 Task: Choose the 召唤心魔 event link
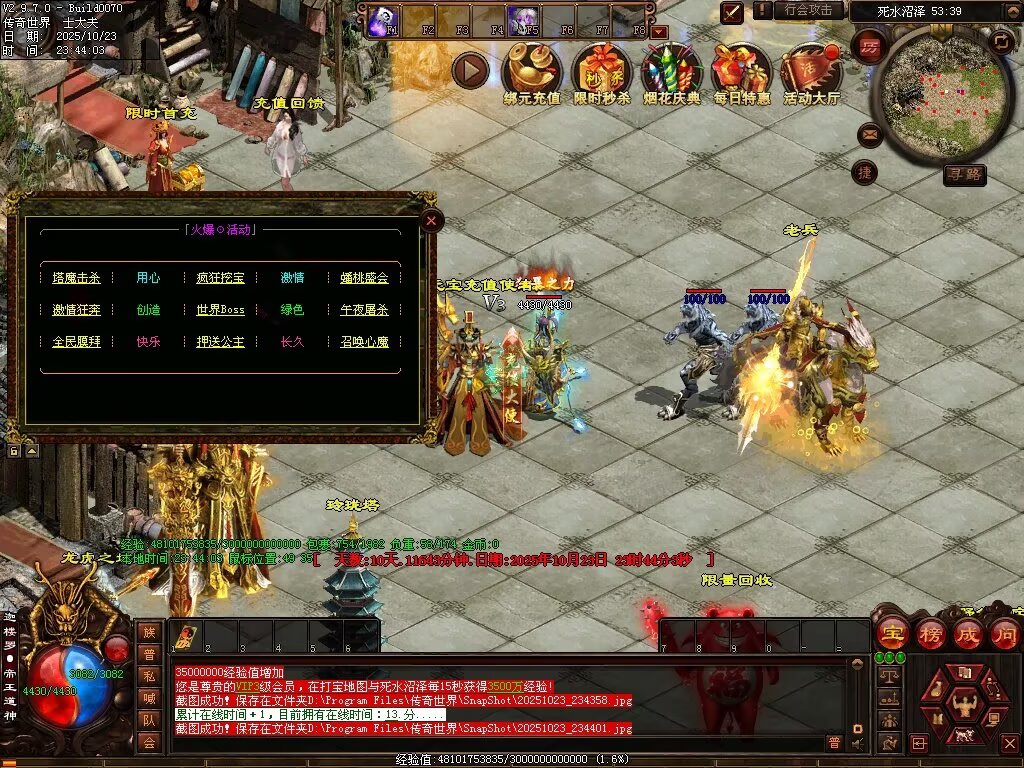click(364, 342)
